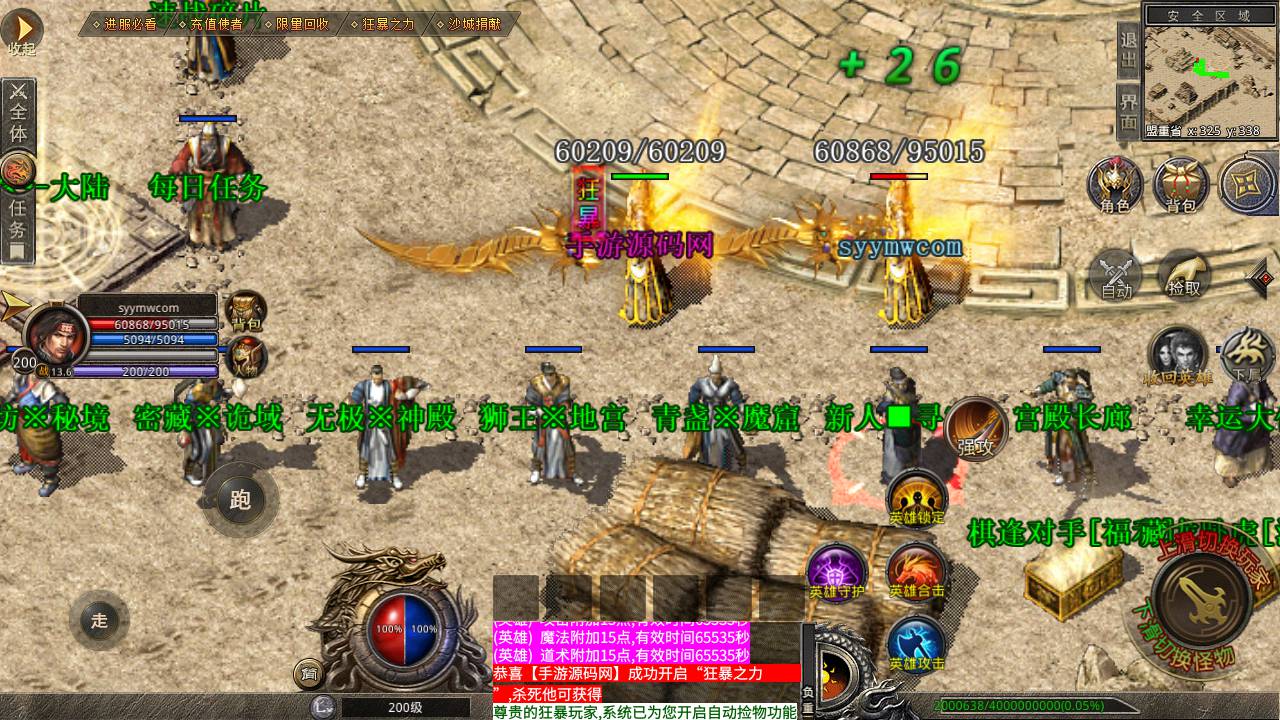
Task: Open the 背包 bag icon beside 角色
Action: pyautogui.click(x=1181, y=184)
